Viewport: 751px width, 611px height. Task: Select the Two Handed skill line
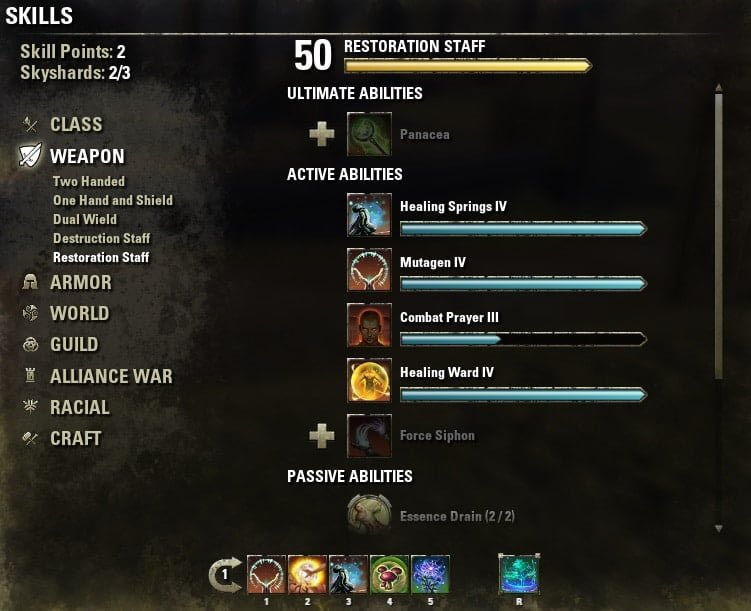[89, 182]
